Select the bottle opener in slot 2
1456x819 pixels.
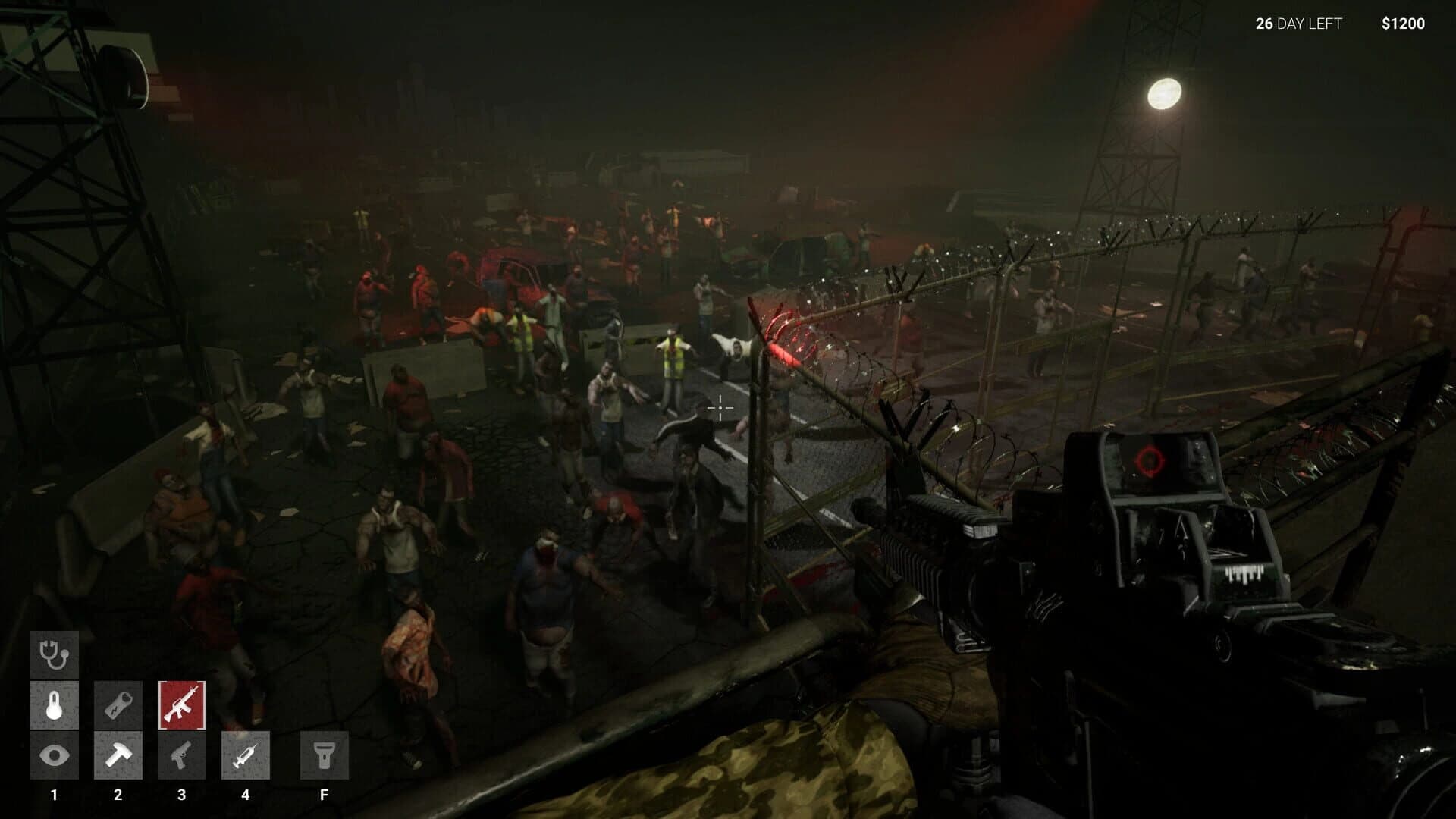click(118, 704)
